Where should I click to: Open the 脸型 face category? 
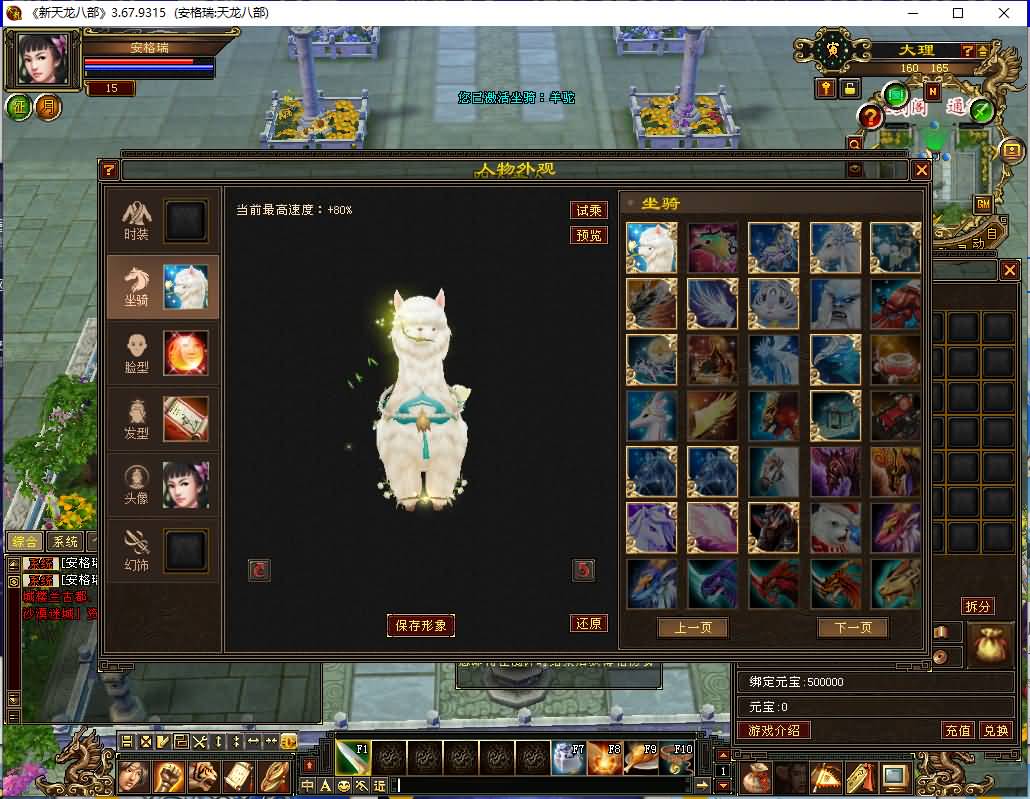pyautogui.click(x=162, y=353)
